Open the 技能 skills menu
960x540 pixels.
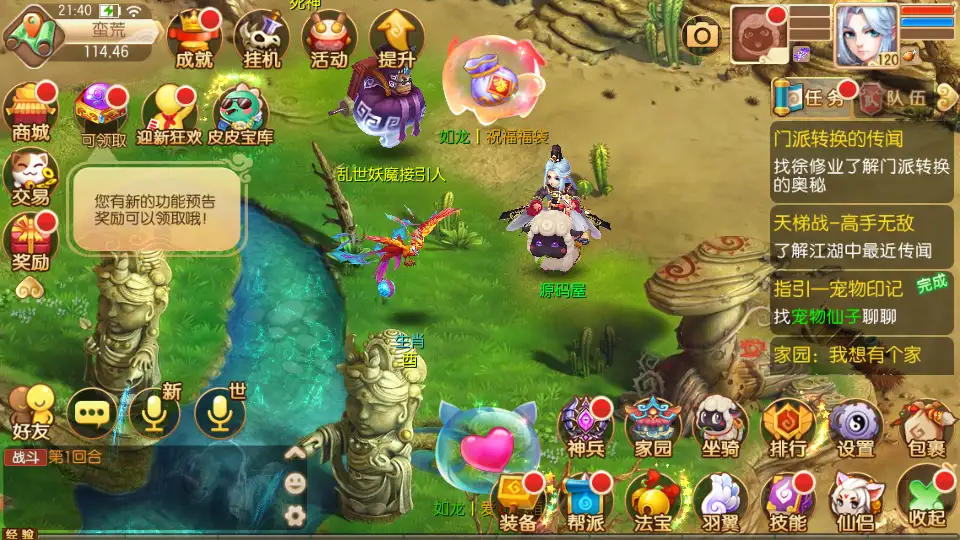(788, 499)
